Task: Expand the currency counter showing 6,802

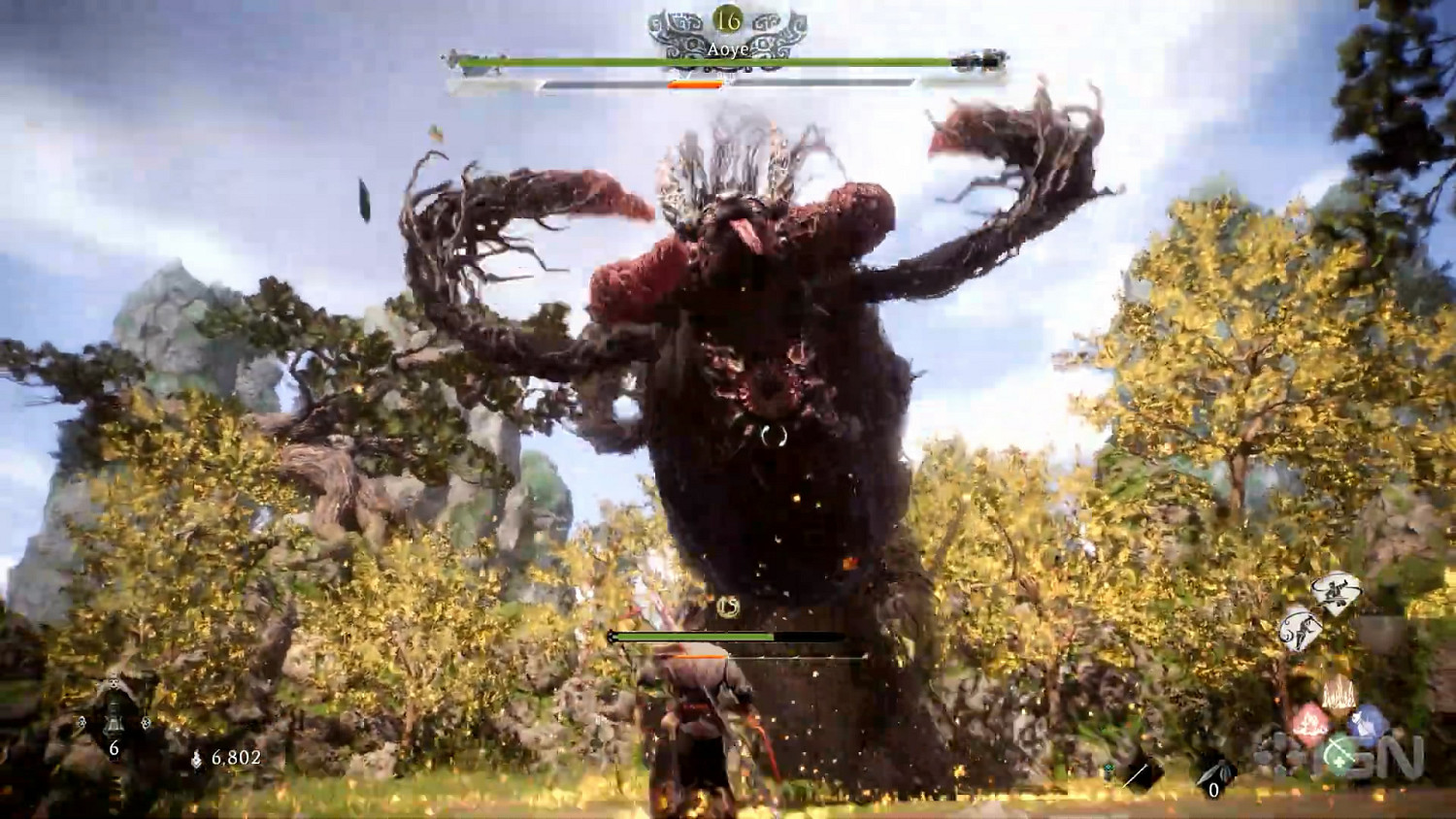Action: (x=236, y=758)
